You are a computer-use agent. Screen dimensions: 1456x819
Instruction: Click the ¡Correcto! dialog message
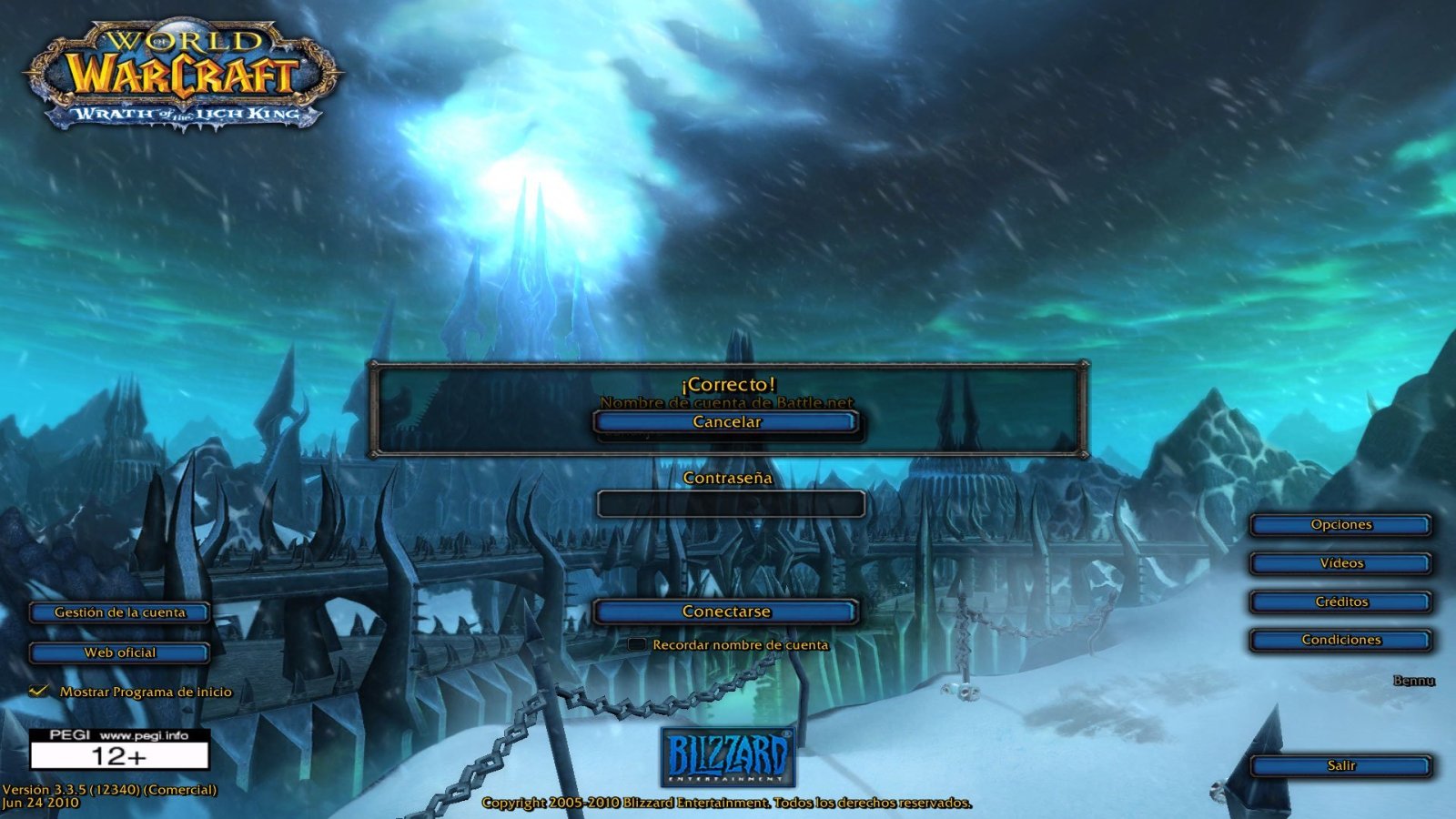point(728,384)
